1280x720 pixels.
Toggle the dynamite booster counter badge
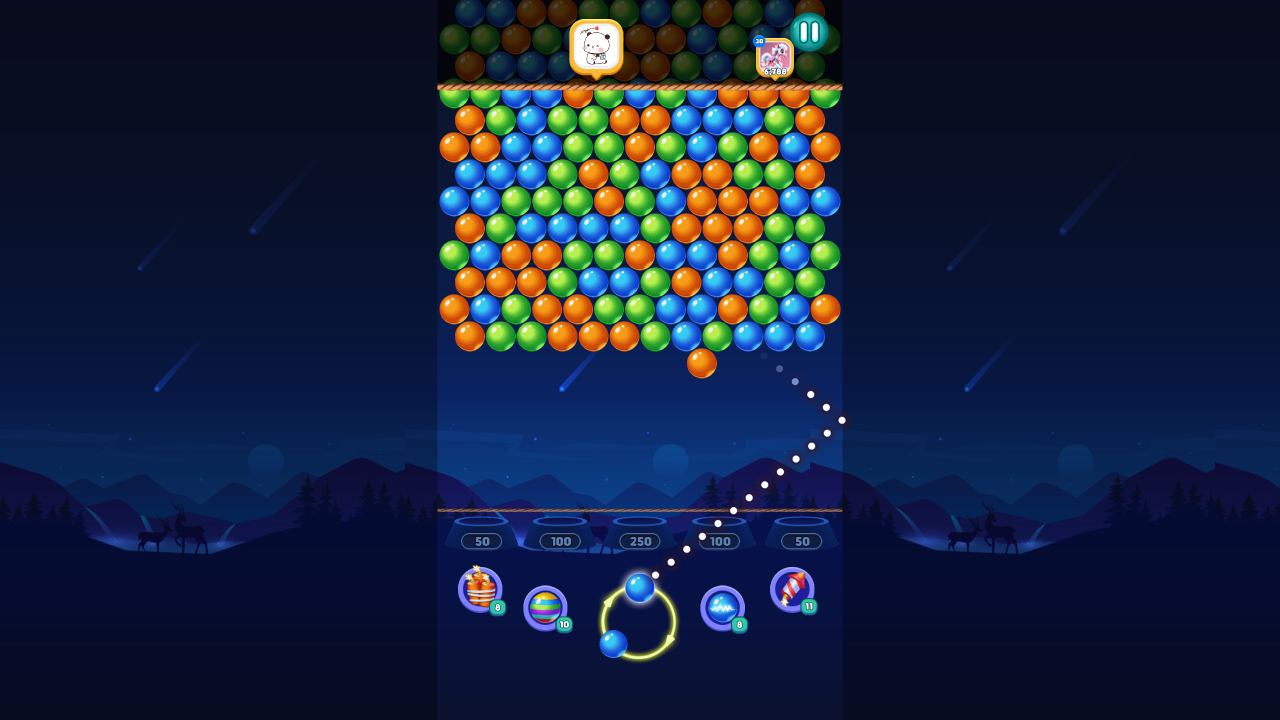495,609
